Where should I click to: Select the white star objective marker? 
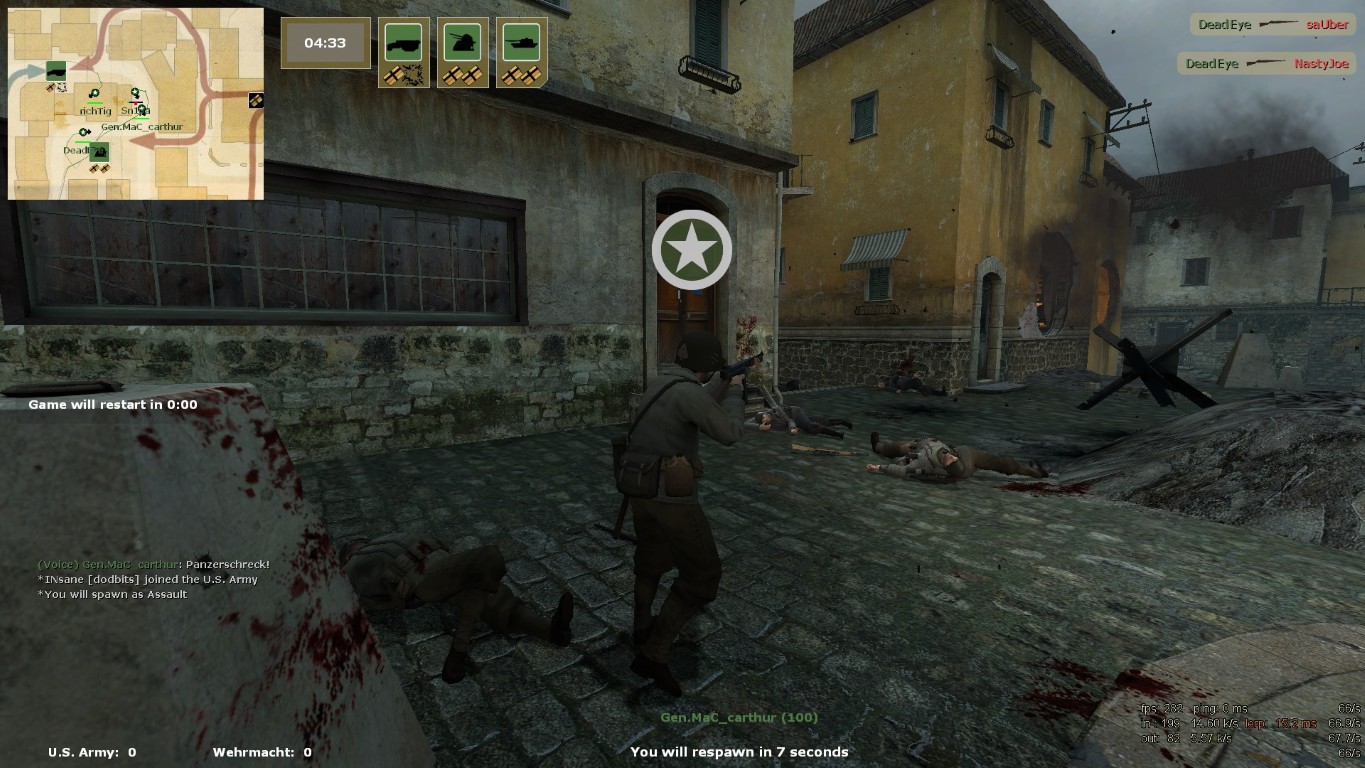(x=691, y=250)
